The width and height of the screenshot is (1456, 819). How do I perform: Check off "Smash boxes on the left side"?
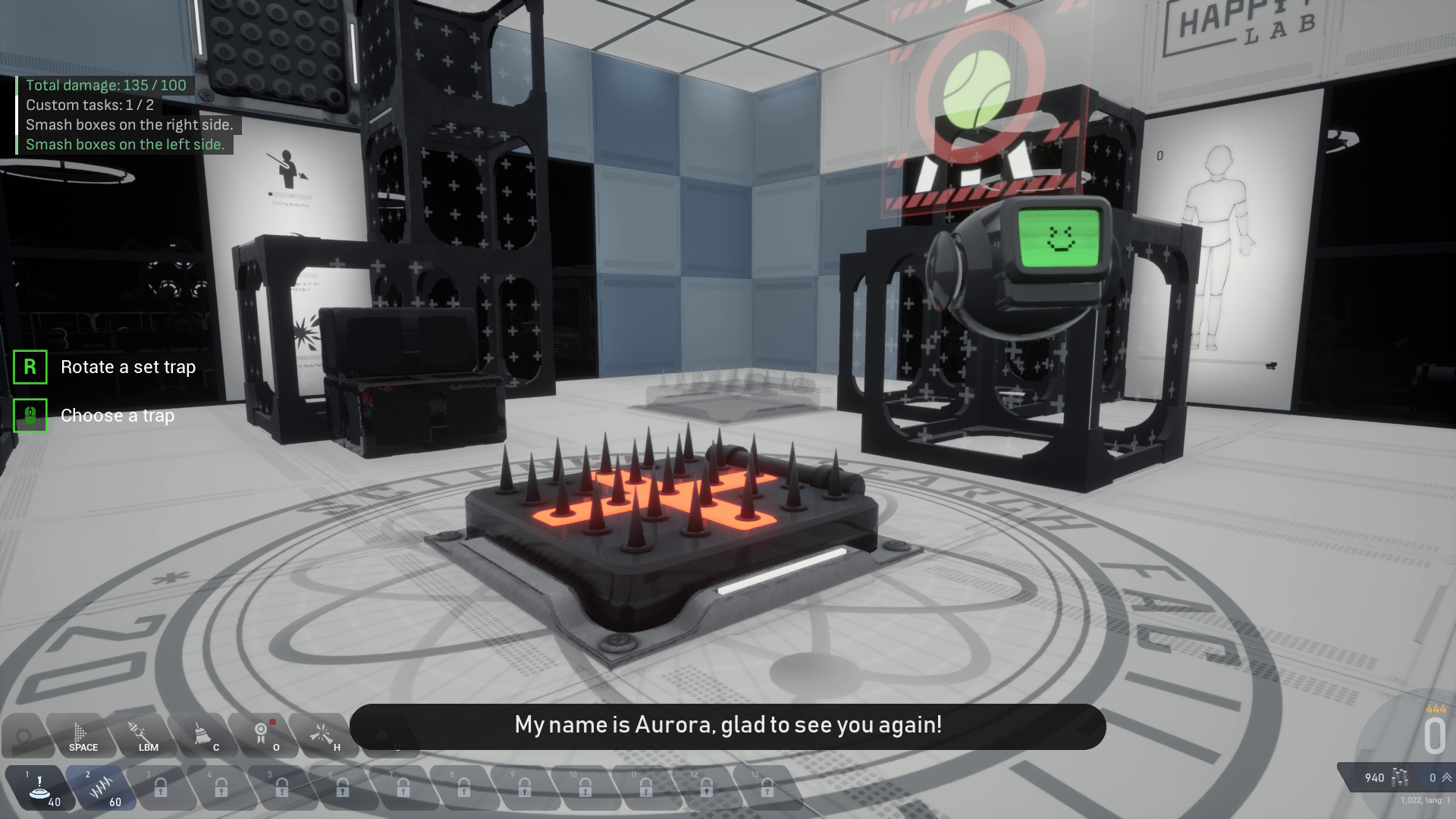coord(126,144)
